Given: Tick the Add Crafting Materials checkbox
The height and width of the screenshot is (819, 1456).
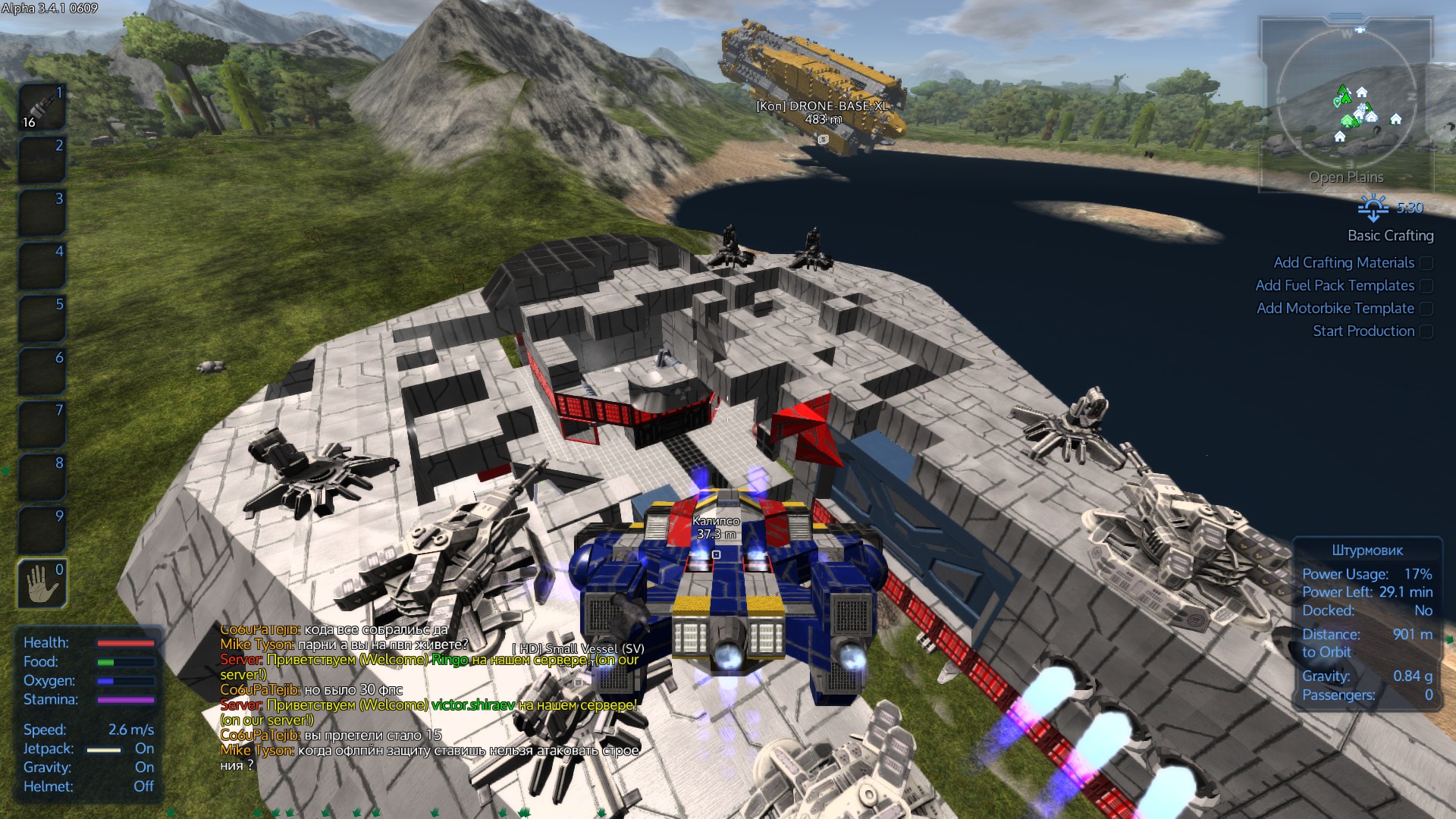Looking at the screenshot, I should 1426,263.
